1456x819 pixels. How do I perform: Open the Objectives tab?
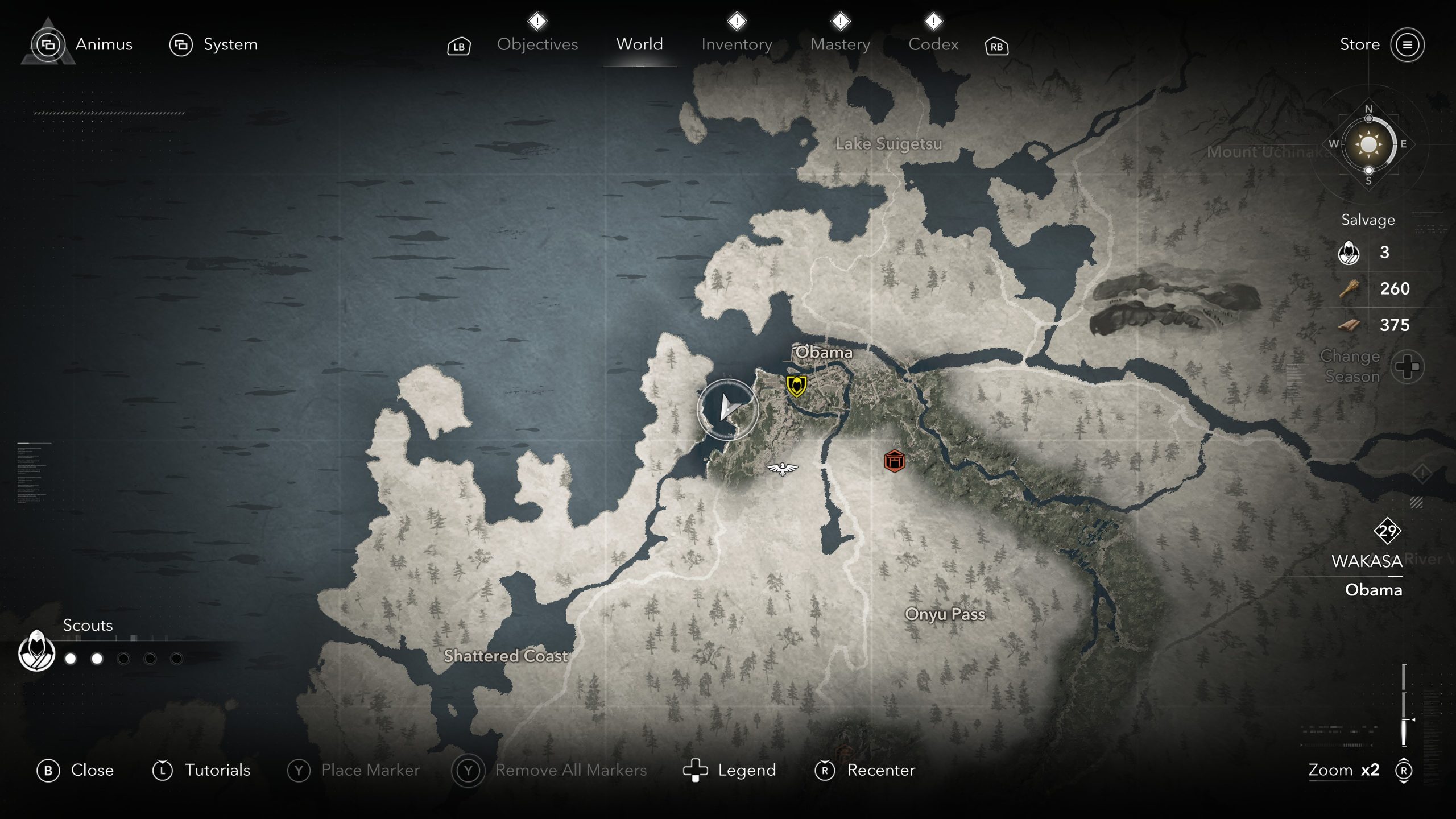click(x=537, y=44)
